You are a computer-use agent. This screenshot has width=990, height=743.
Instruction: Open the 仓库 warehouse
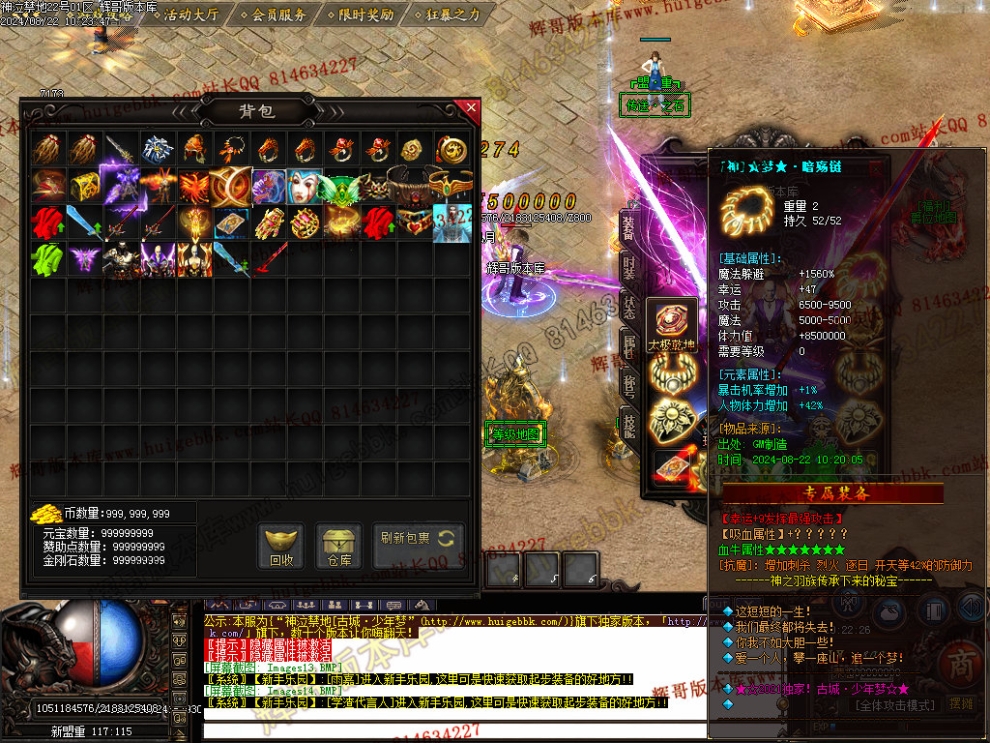pos(339,546)
